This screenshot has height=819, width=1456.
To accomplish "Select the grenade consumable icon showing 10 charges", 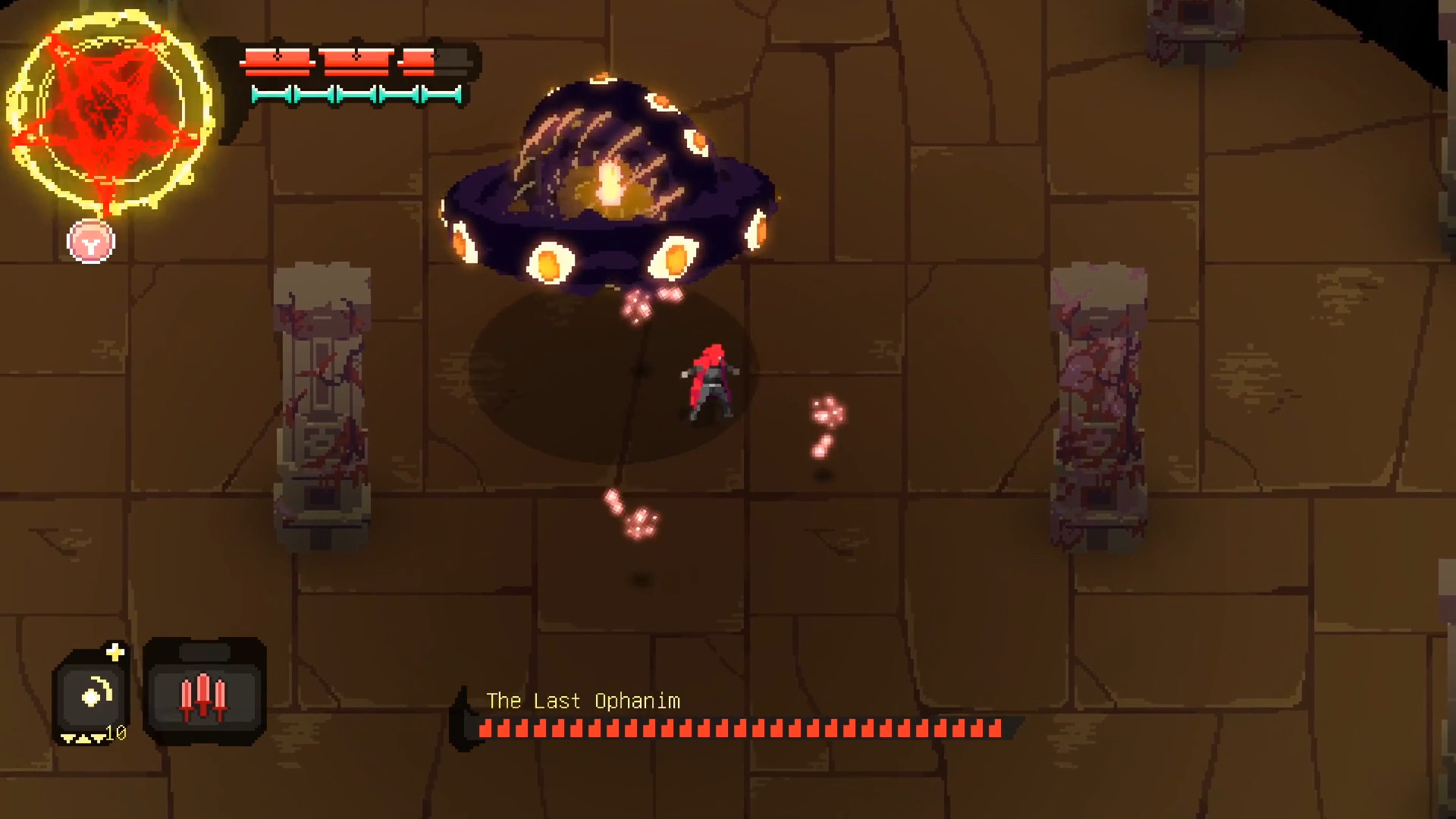I will (92, 695).
